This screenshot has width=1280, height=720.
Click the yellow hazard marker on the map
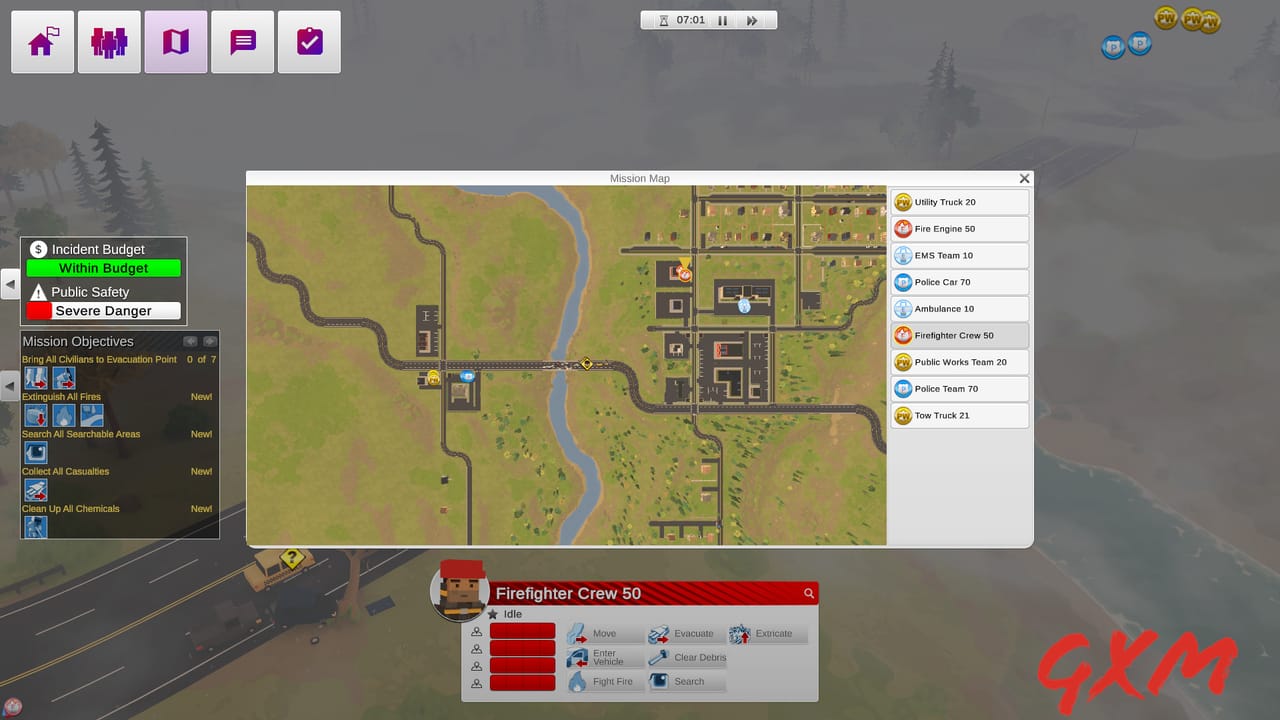[587, 364]
